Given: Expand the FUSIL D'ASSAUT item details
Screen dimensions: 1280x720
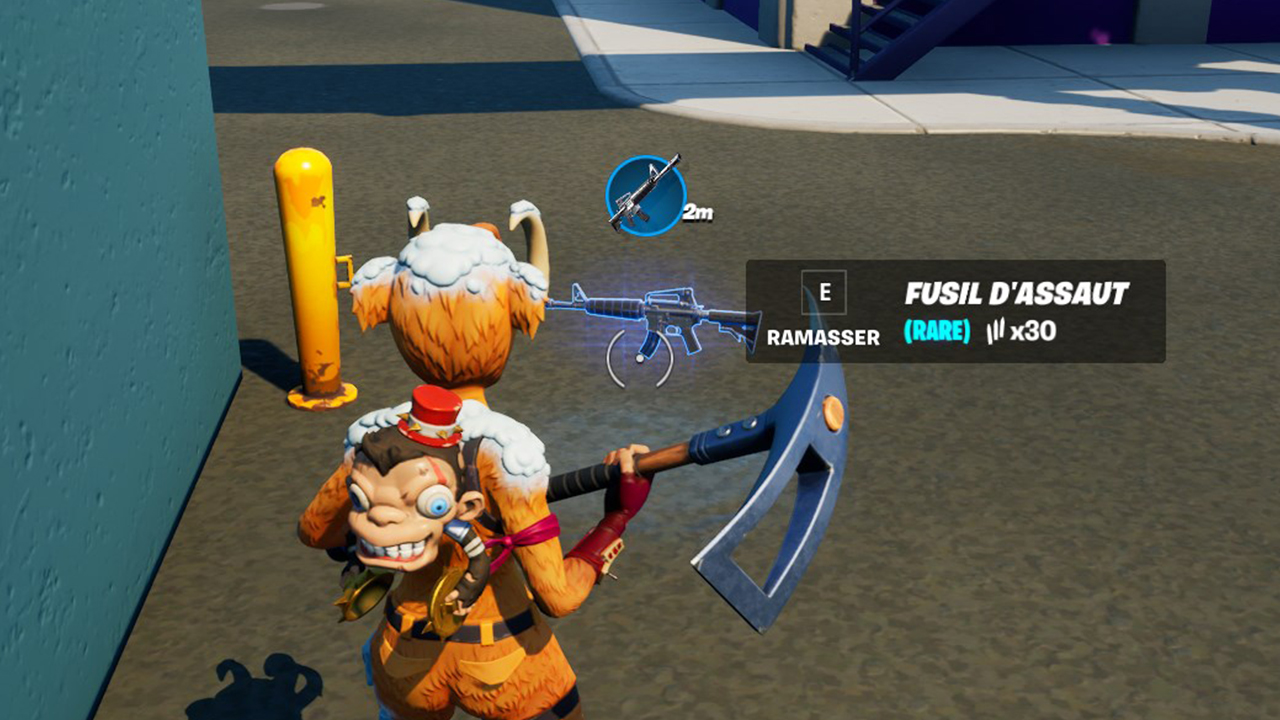Looking at the screenshot, I should click(1017, 294).
